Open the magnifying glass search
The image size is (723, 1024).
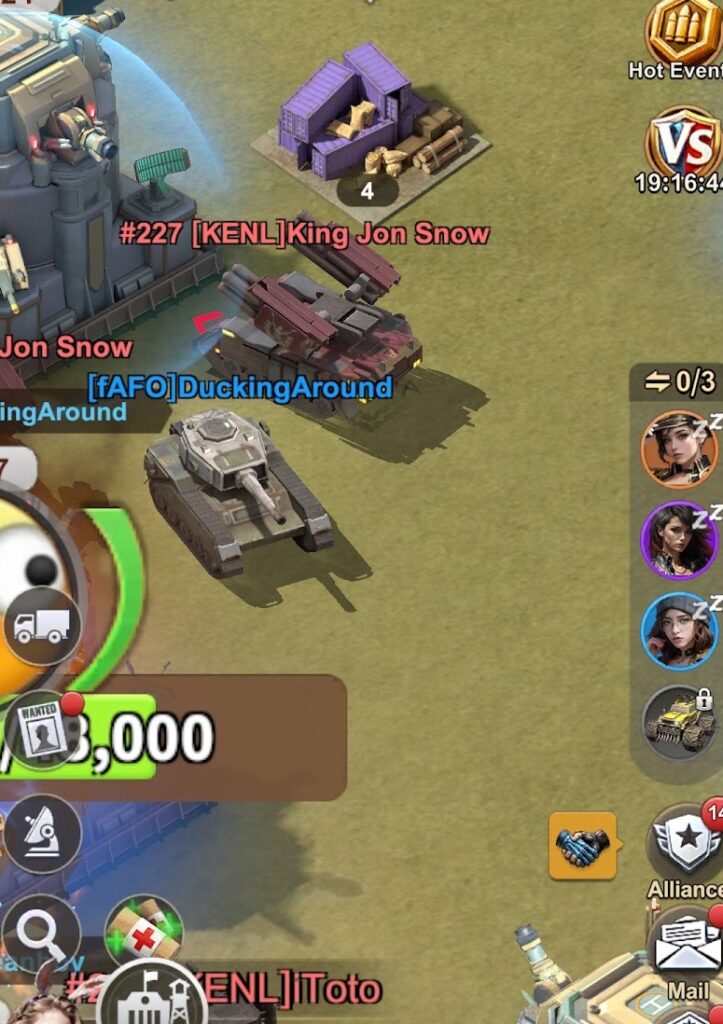coord(40,934)
